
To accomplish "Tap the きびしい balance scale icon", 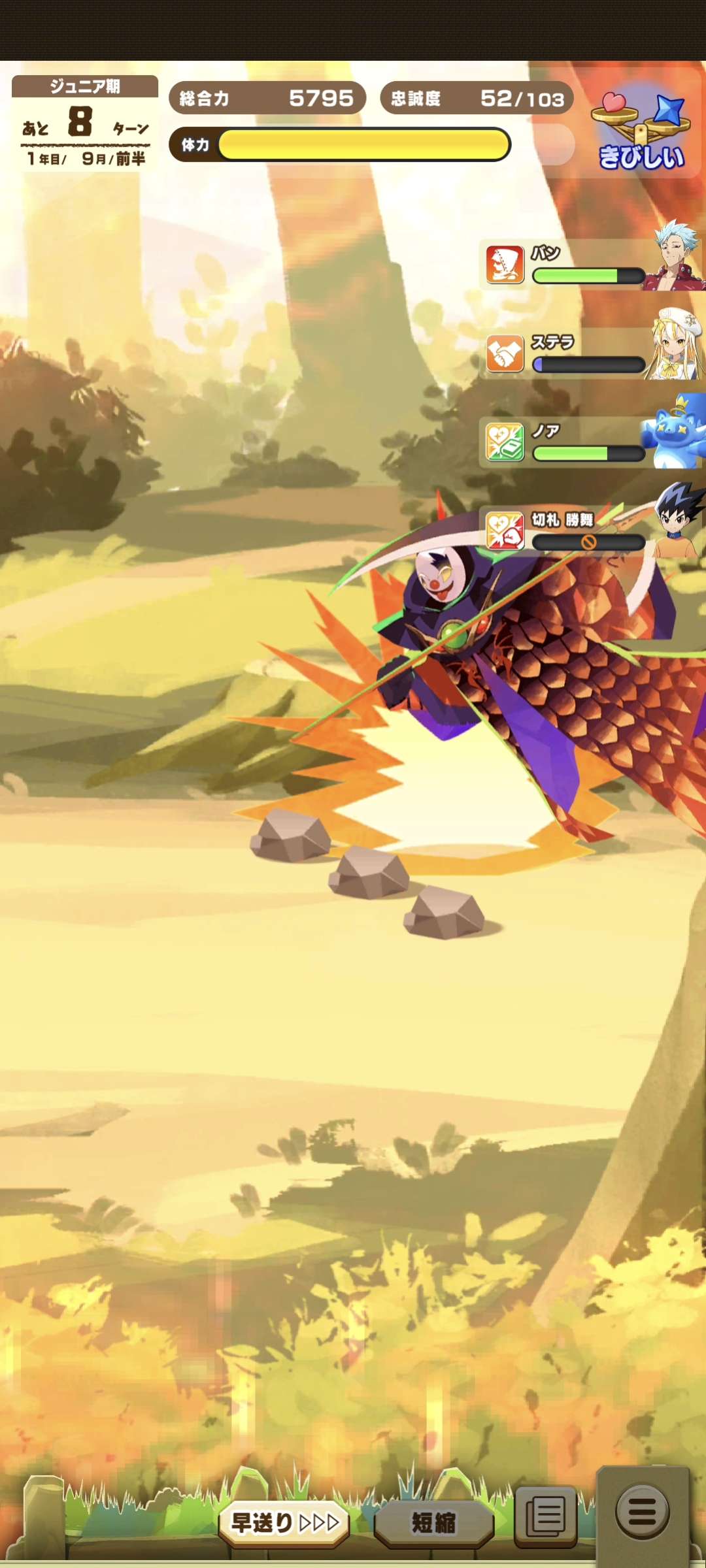I will (x=641, y=131).
